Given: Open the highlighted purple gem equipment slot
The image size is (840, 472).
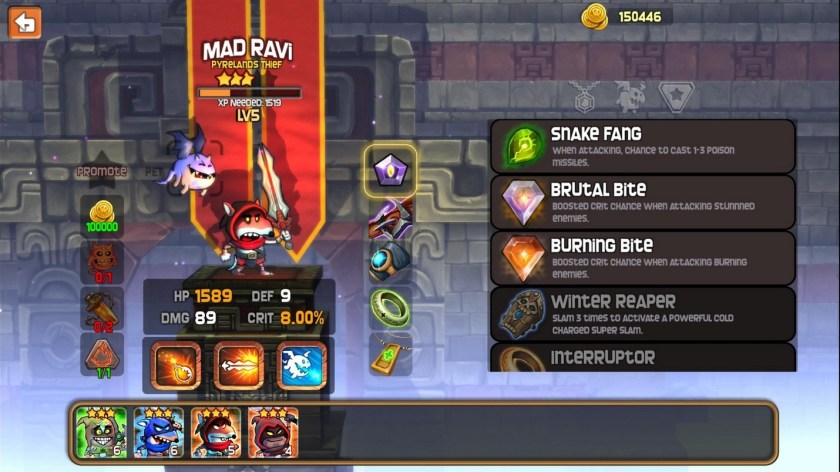Looking at the screenshot, I should click(390, 171).
